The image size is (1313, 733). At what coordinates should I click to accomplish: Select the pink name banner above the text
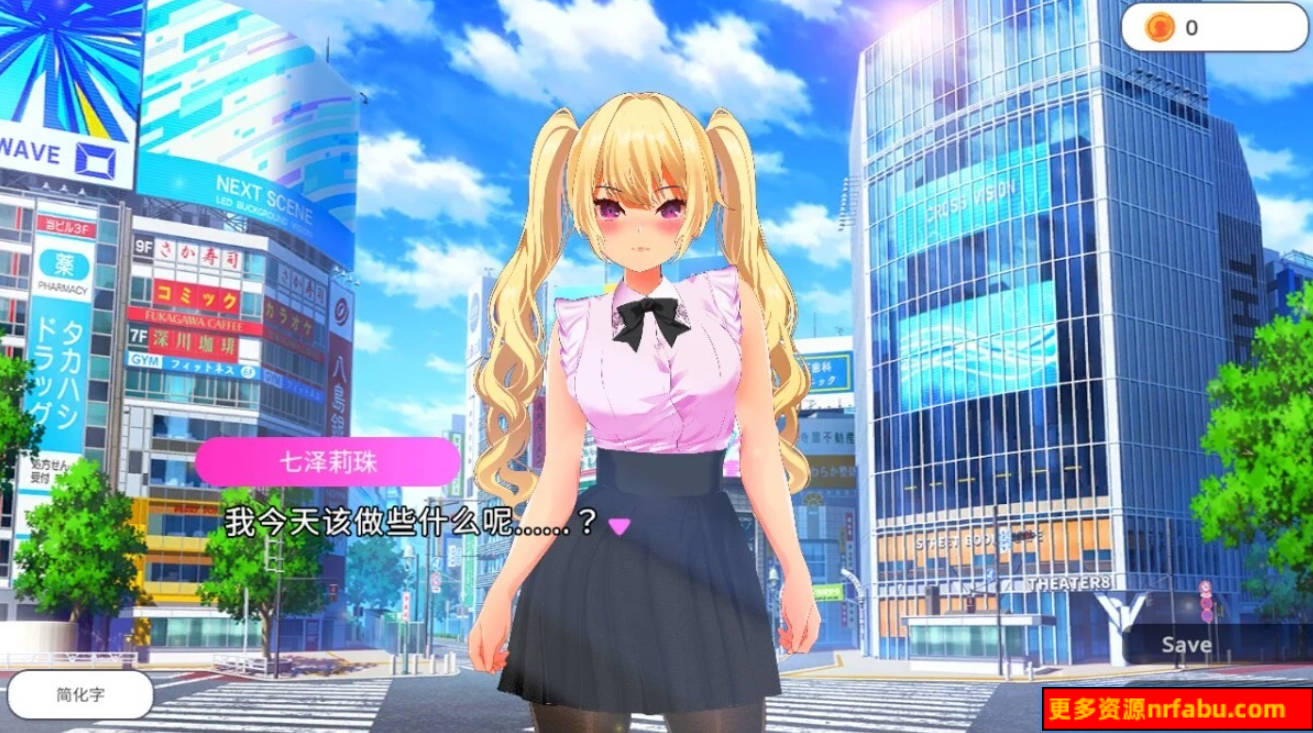327,461
